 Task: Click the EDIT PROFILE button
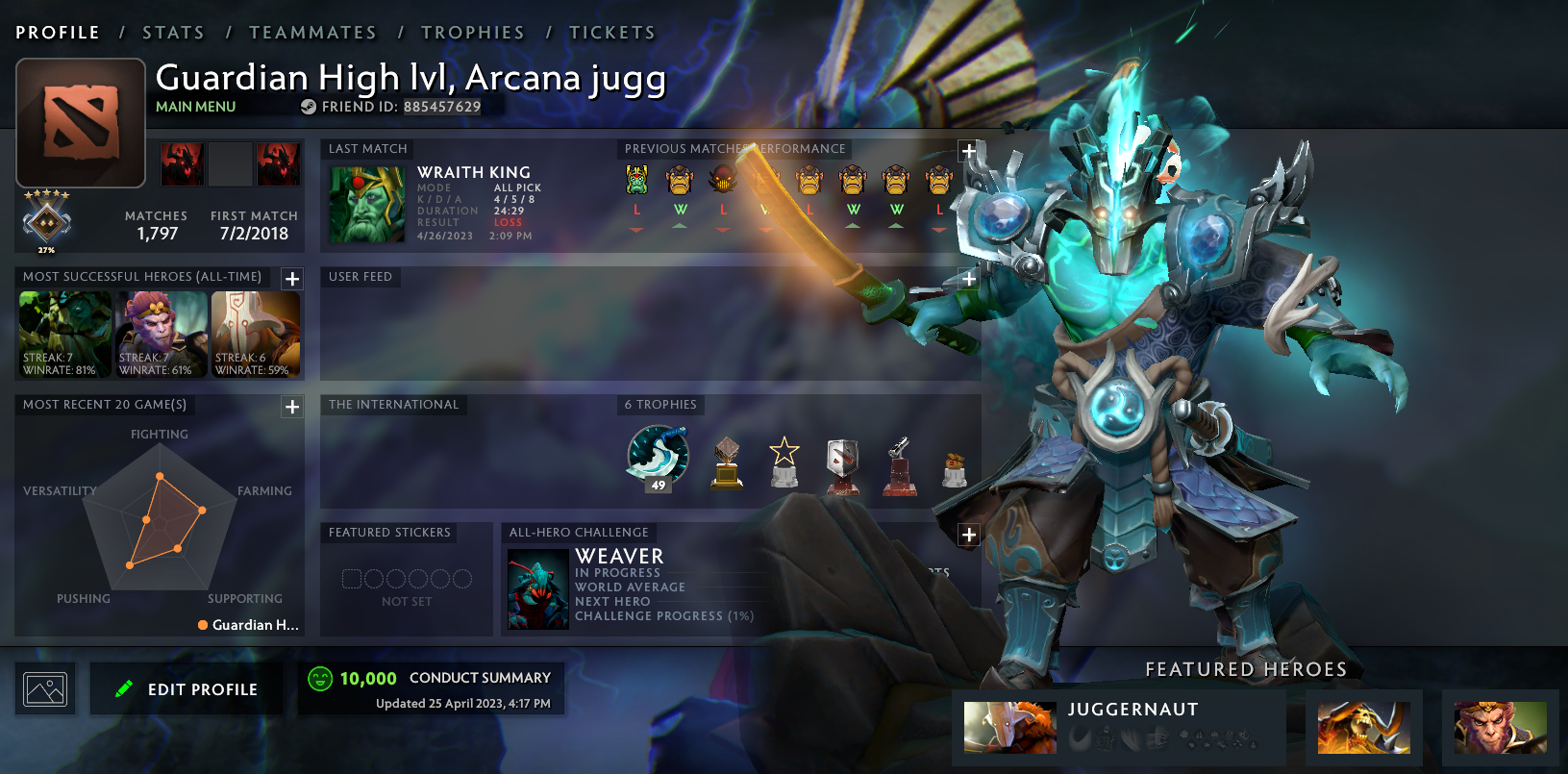187,688
